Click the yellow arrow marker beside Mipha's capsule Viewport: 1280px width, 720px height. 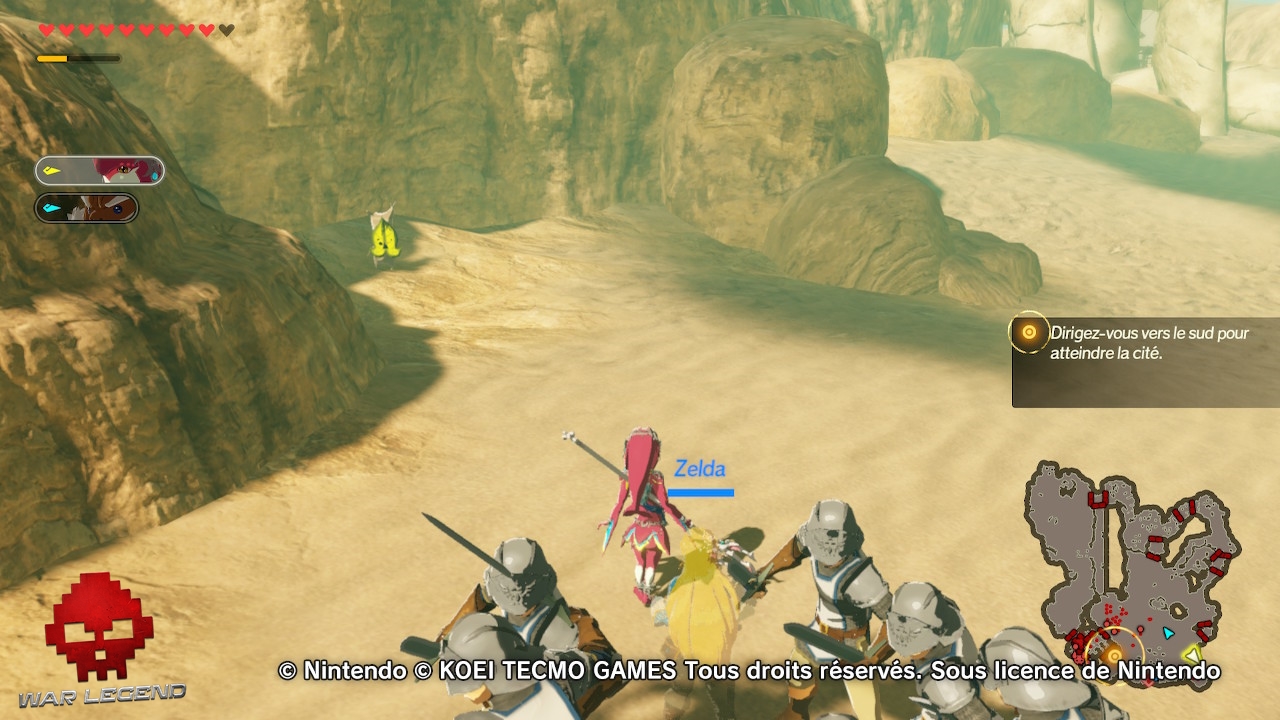point(52,170)
